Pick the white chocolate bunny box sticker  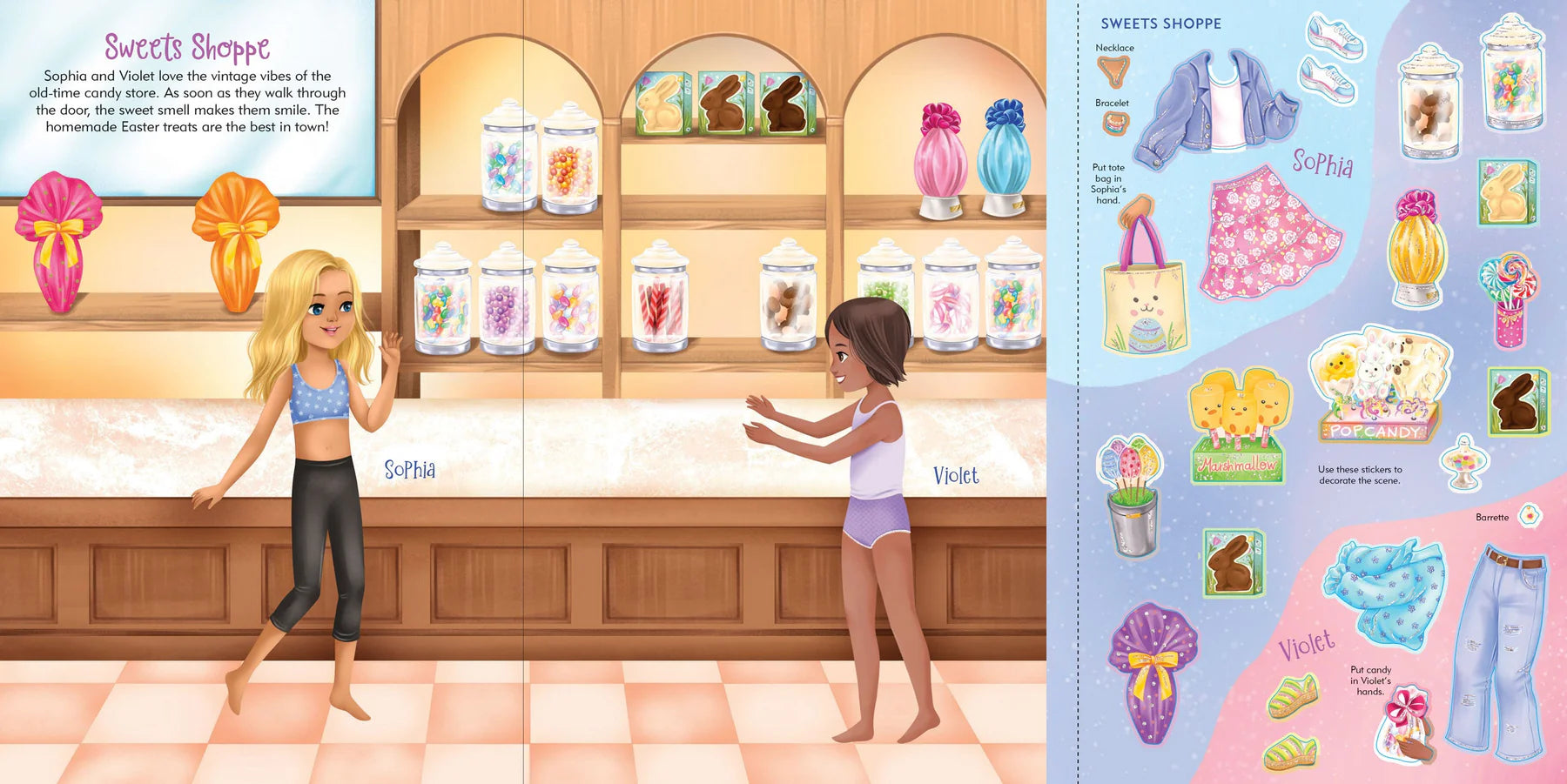[1507, 191]
